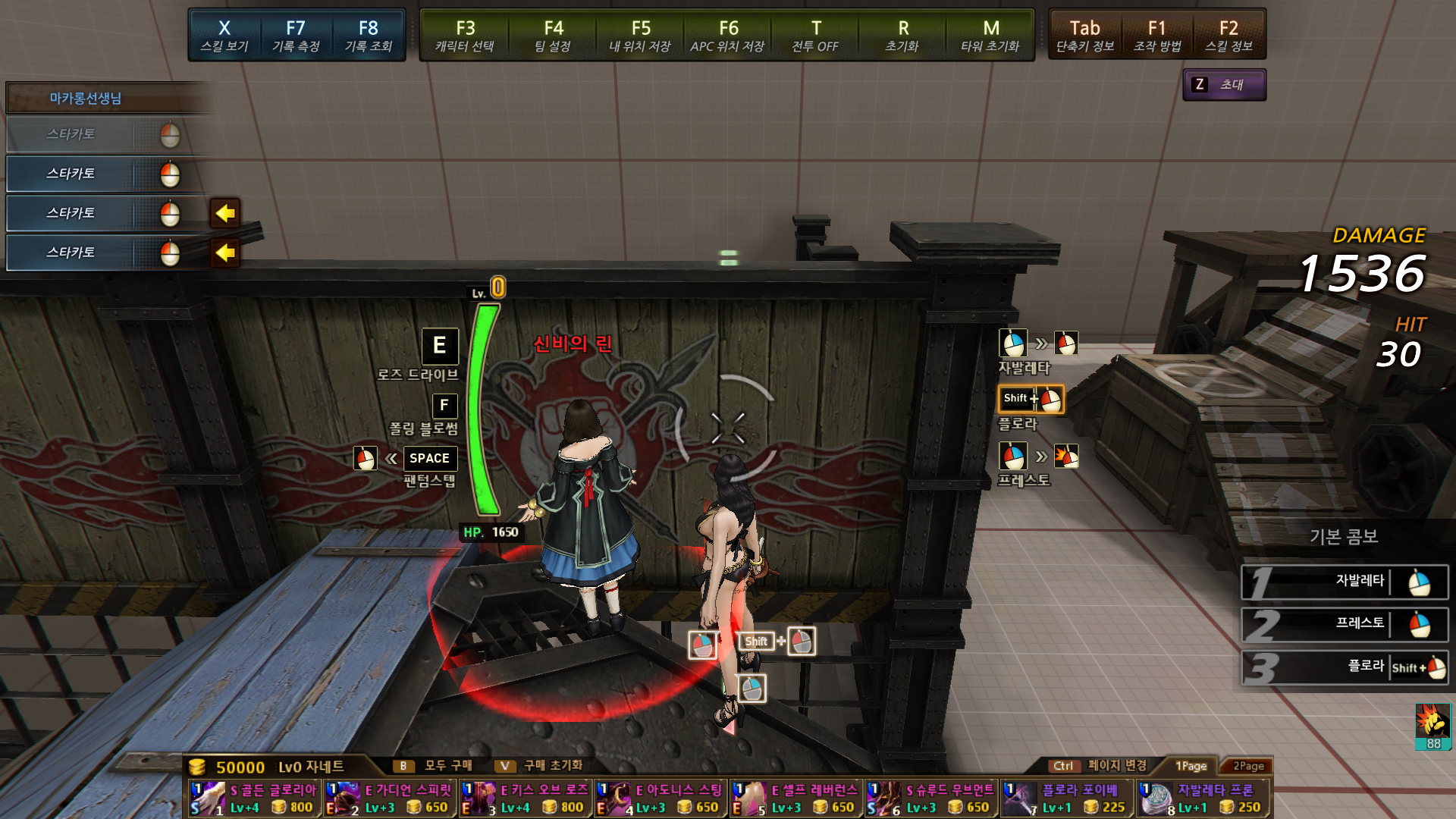Switch to the 2Page item tab
Image resolution: width=1456 pixels, height=819 pixels.
[x=1248, y=766]
